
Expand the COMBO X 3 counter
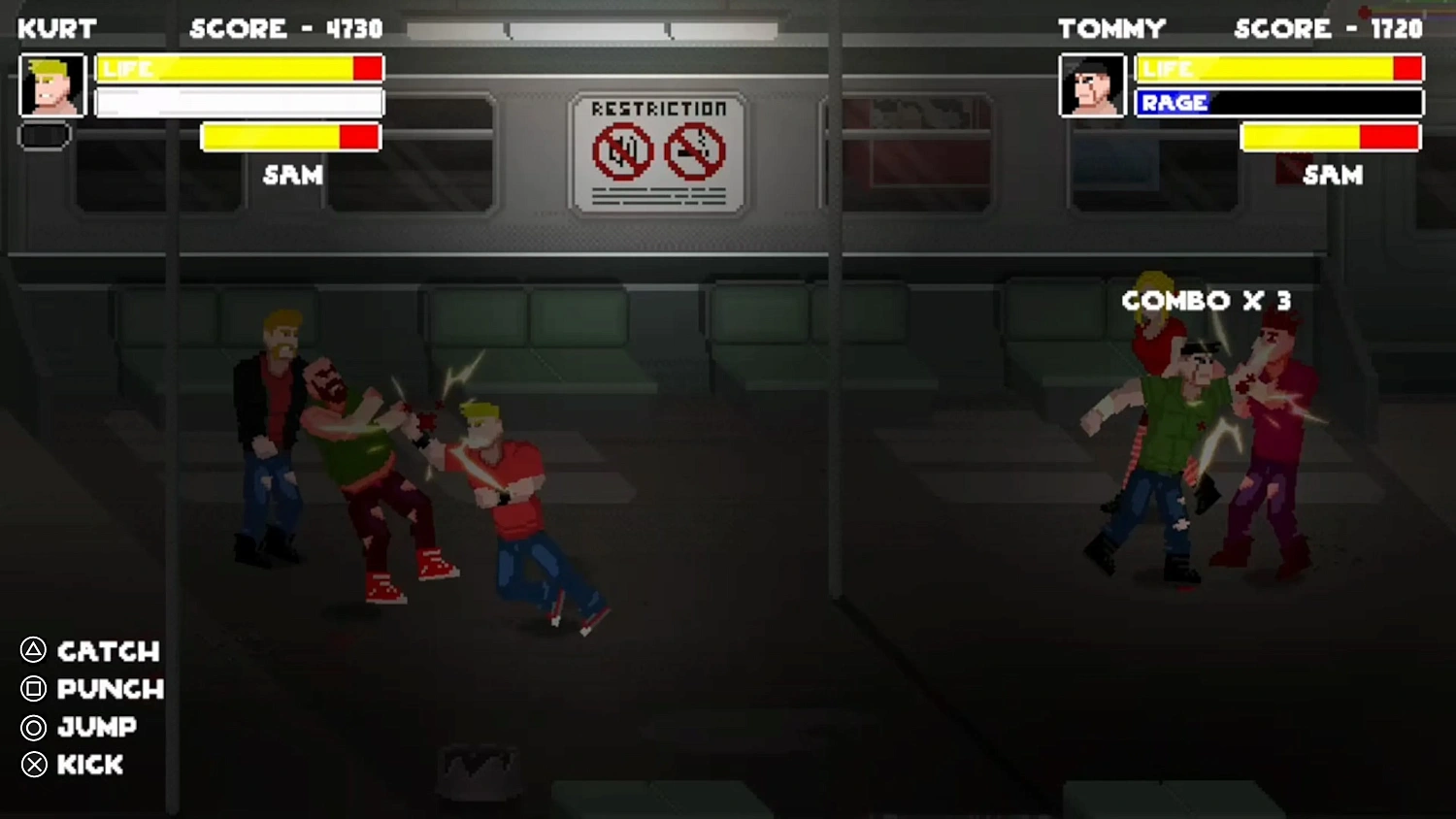tap(1207, 301)
